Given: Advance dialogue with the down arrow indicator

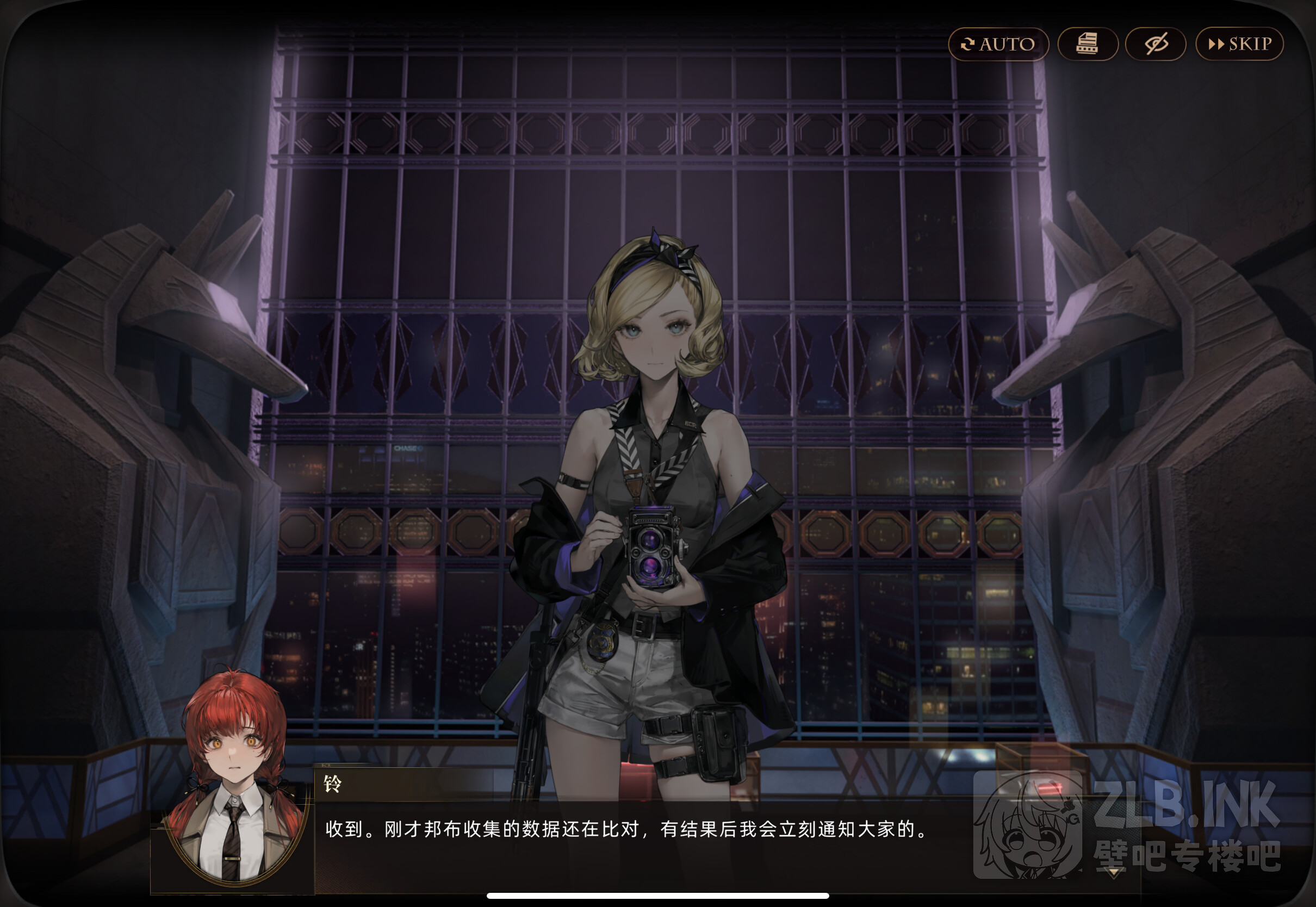Looking at the screenshot, I should coord(1113,871).
